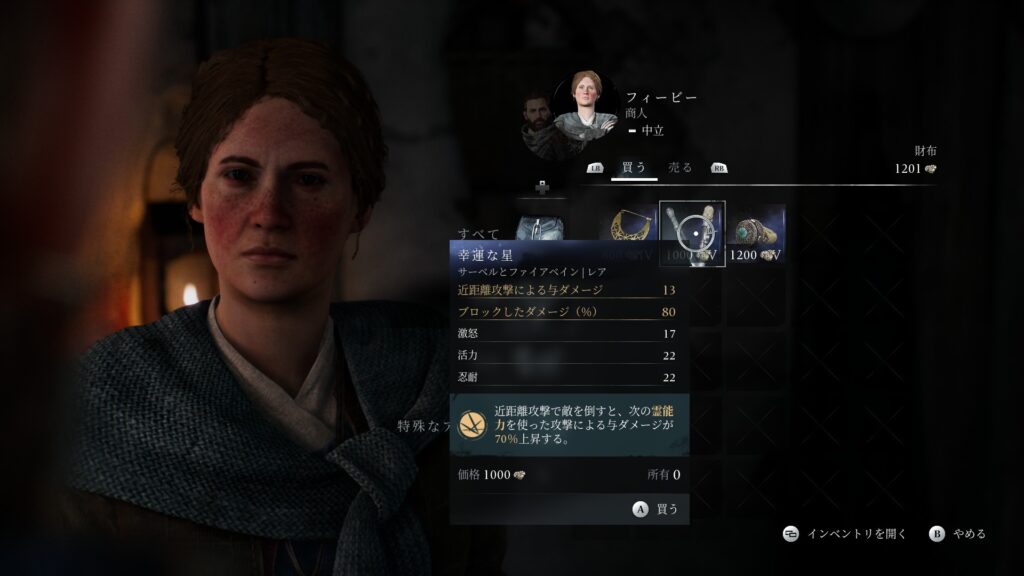Select the gold necklace shop item
This screenshot has height=576, width=1024.
pos(627,232)
